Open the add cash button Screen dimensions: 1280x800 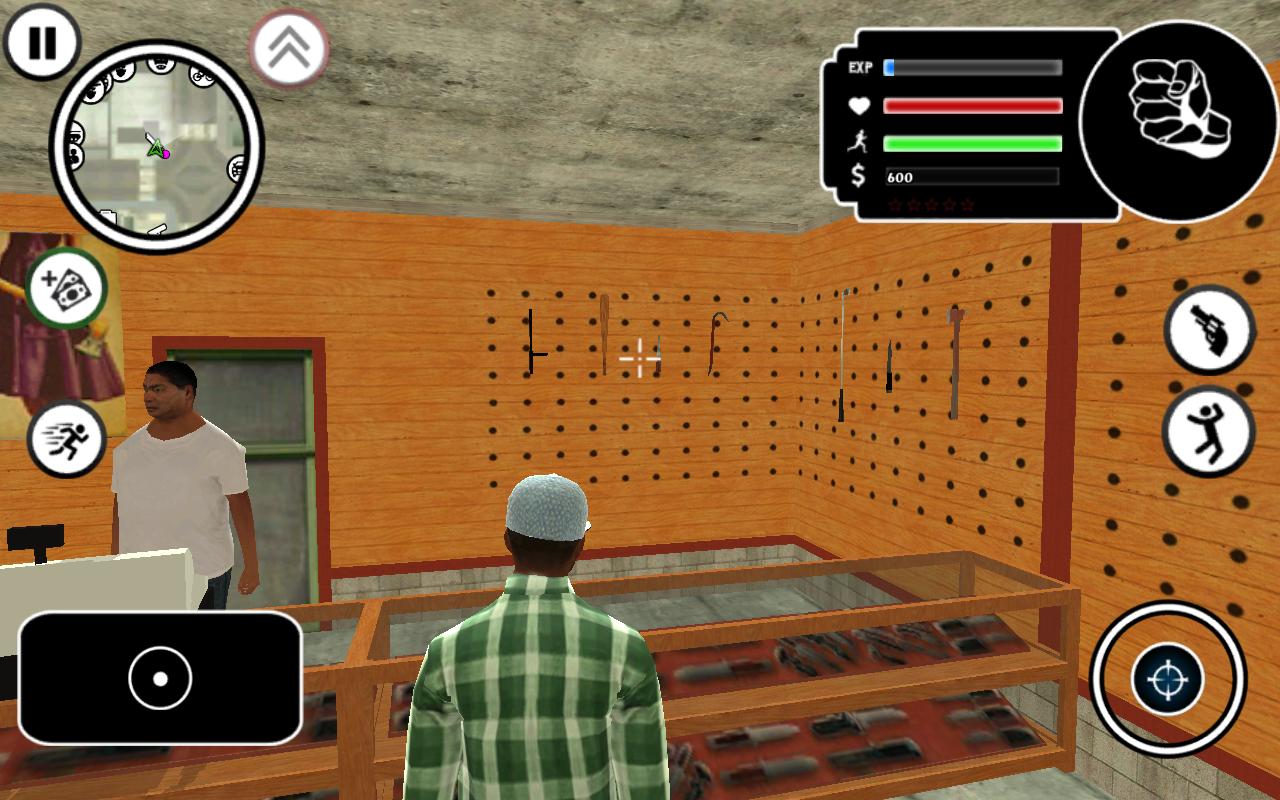(x=67, y=289)
